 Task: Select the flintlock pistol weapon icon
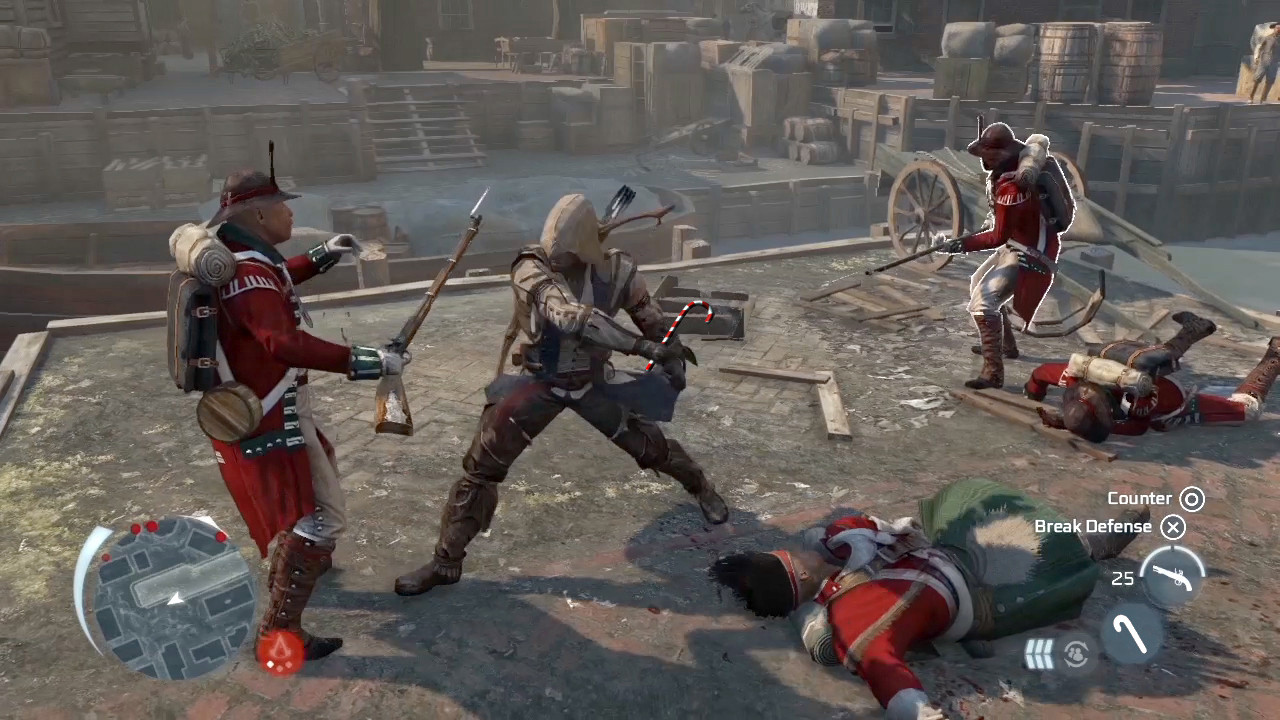(x=1171, y=576)
